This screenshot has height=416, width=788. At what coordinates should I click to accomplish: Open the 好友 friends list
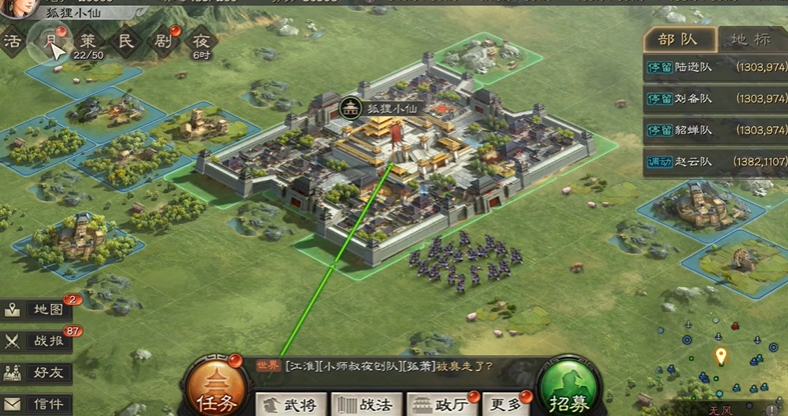40,373
